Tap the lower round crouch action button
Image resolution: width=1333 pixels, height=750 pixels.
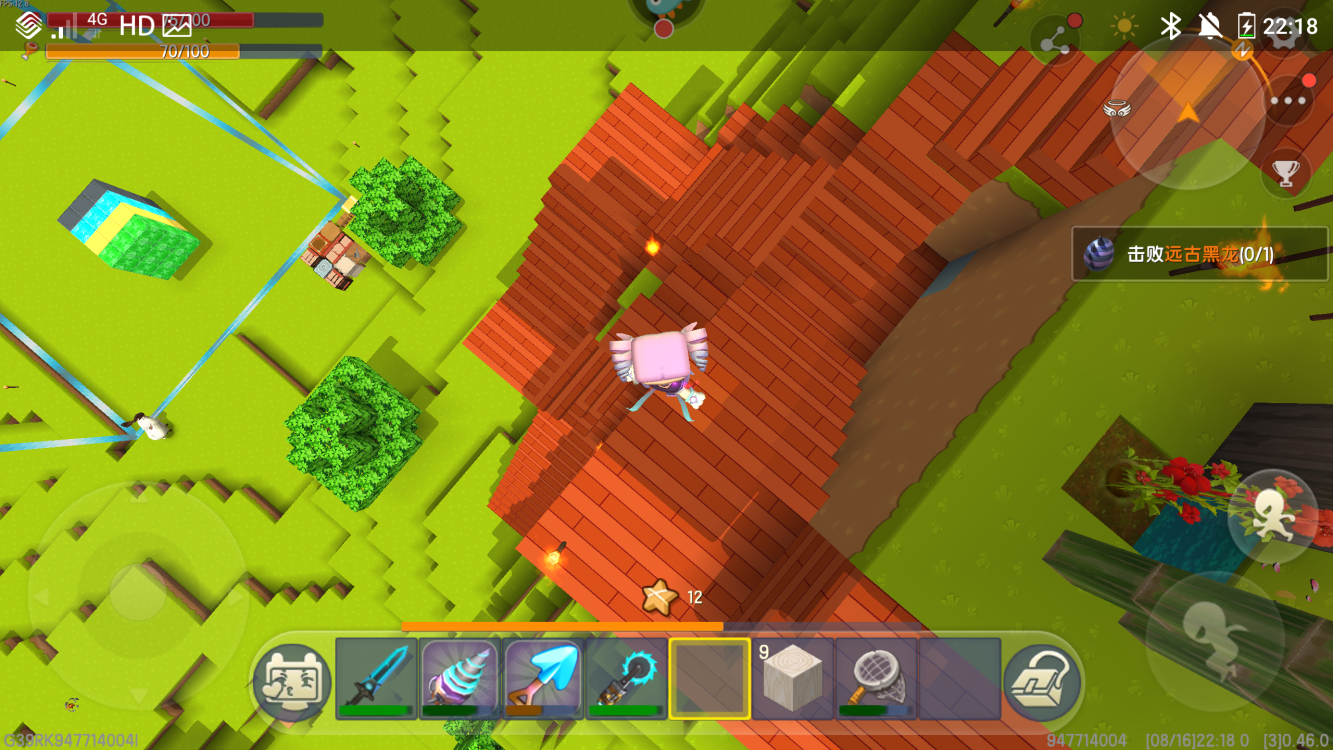tap(1215, 640)
